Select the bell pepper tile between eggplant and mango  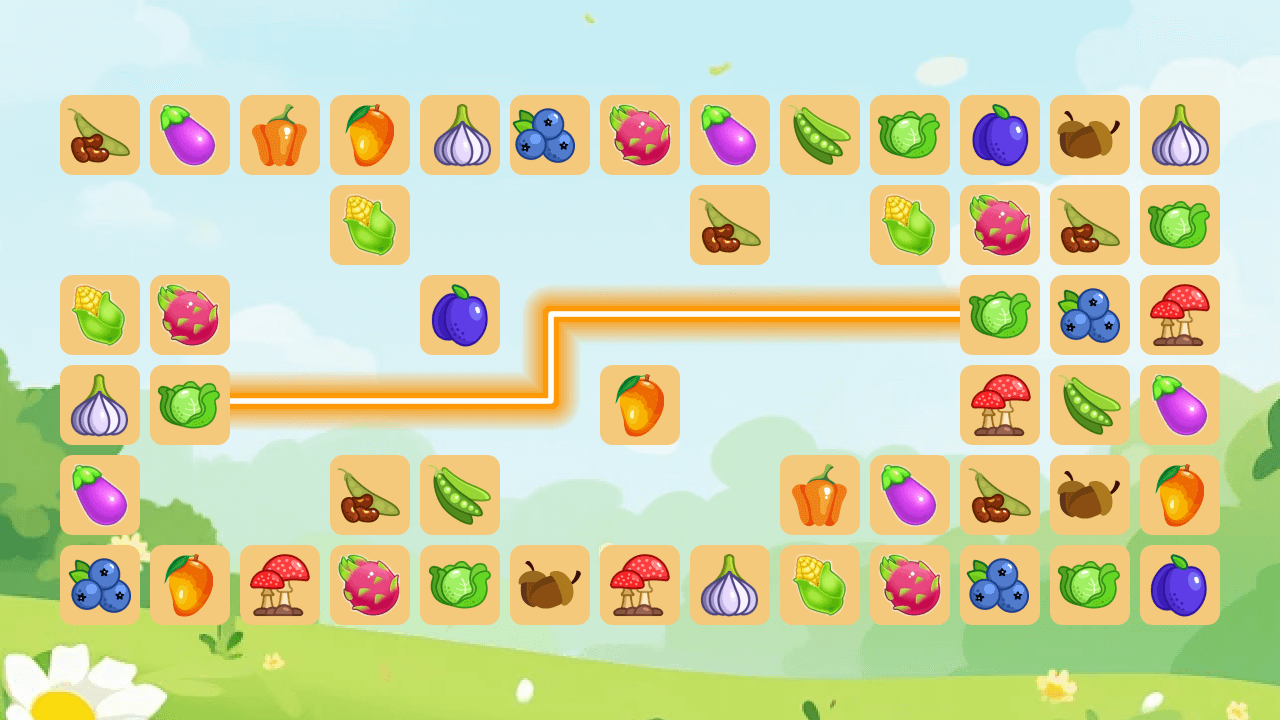click(x=280, y=135)
